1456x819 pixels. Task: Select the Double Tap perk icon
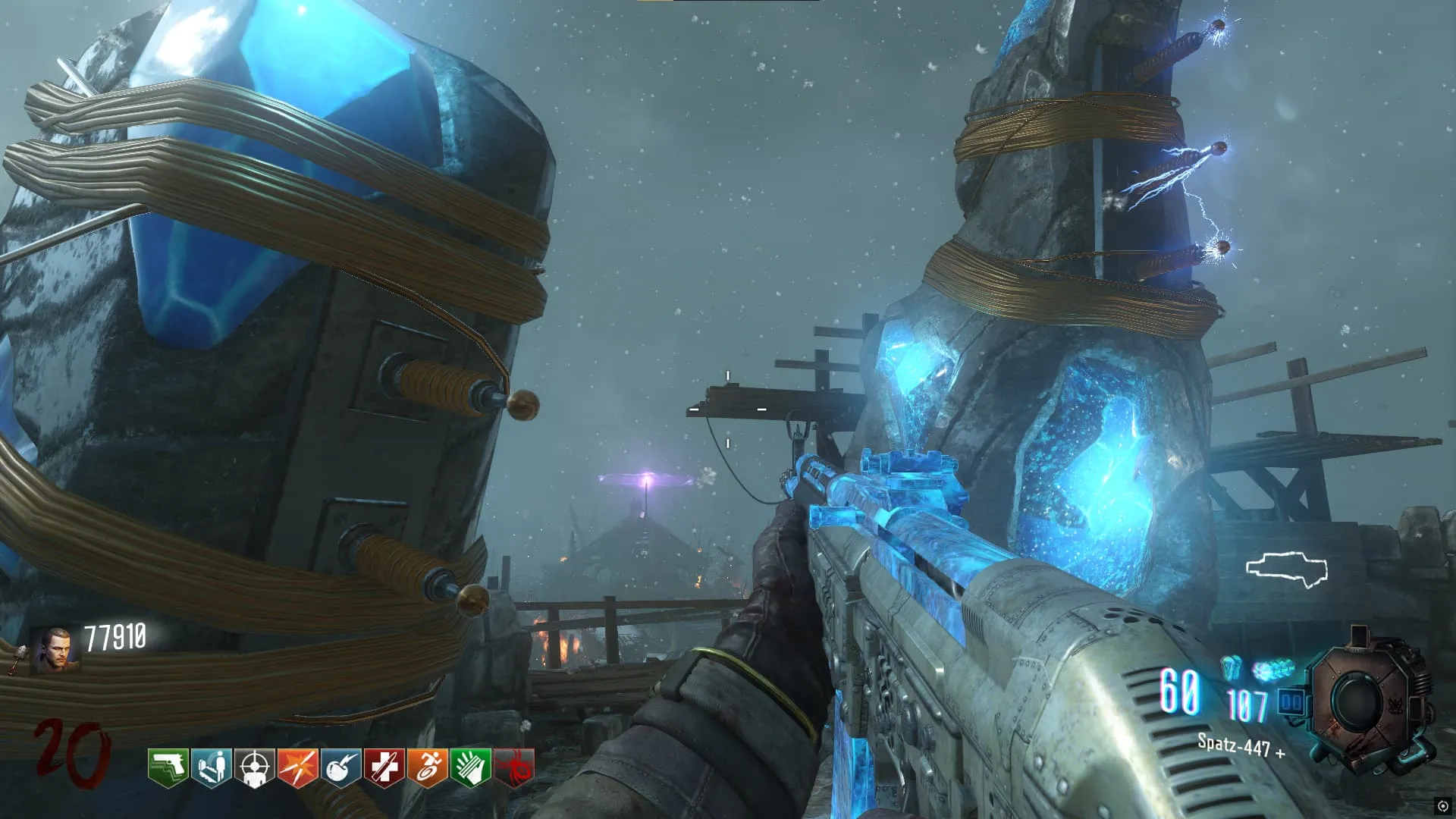pyautogui.click(x=297, y=768)
